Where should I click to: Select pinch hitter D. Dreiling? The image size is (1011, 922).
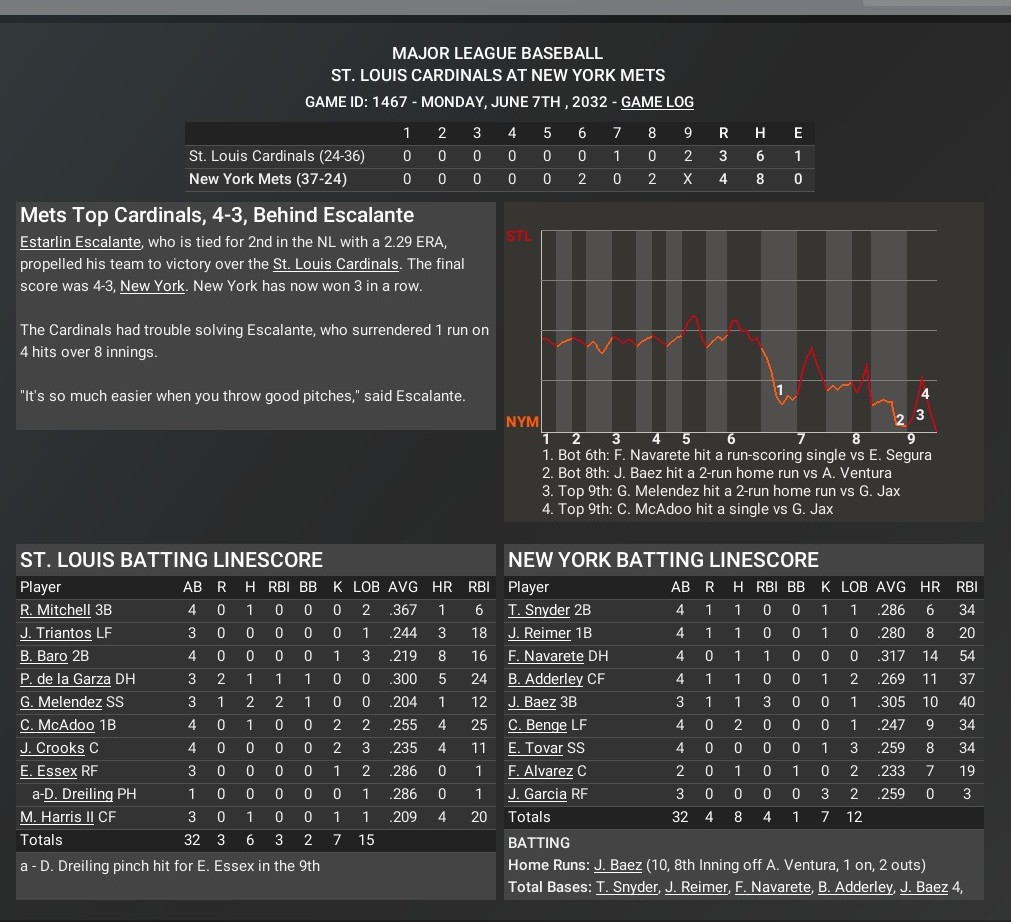[x=77, y=794]
